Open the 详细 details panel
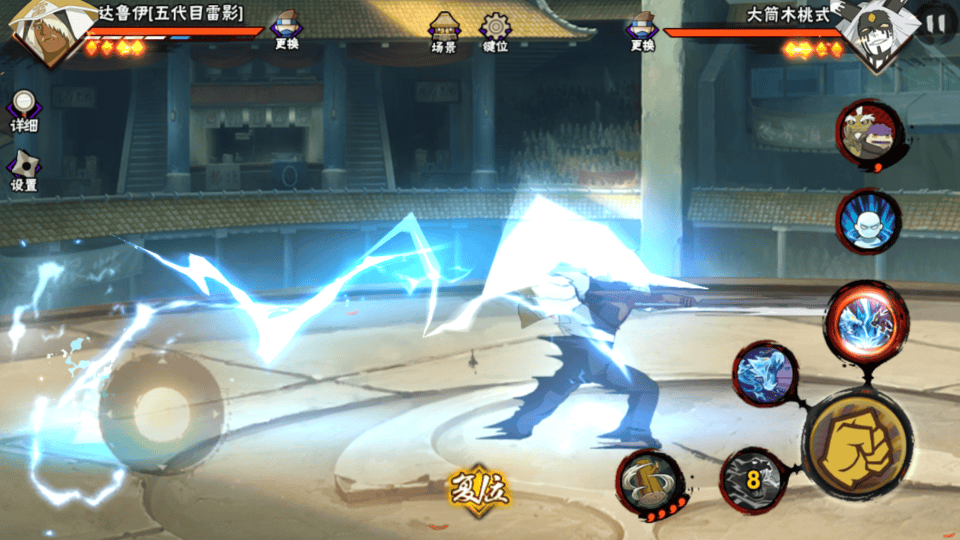The image size is (960, 540). (x=24, y=111)
